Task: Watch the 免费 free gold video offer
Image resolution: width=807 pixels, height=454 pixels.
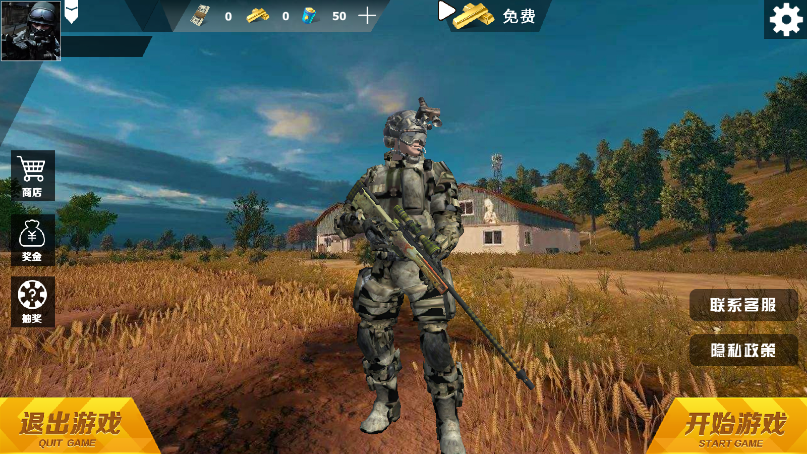Action: click(x=490, y=15)
